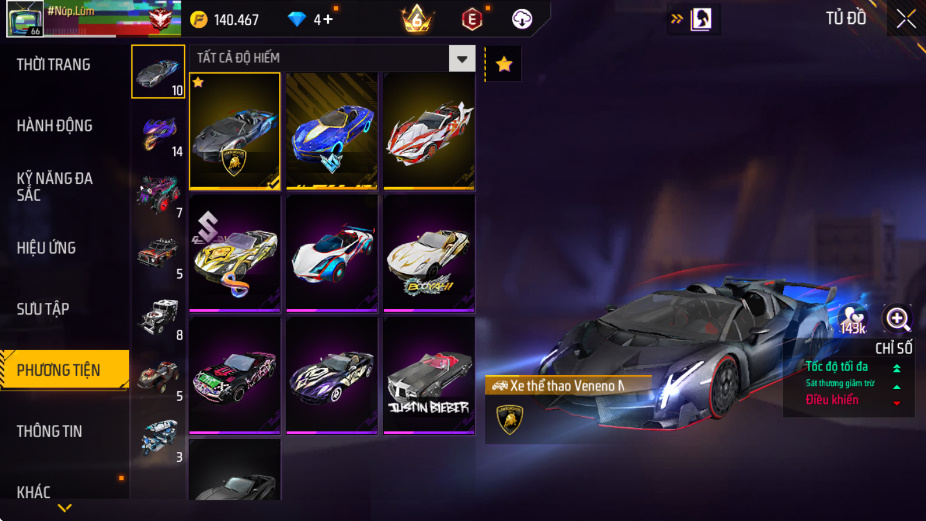
Task: Open the Tất Cả Độ Hiếm rarity dropdown
Action: (x=461, y=59)
